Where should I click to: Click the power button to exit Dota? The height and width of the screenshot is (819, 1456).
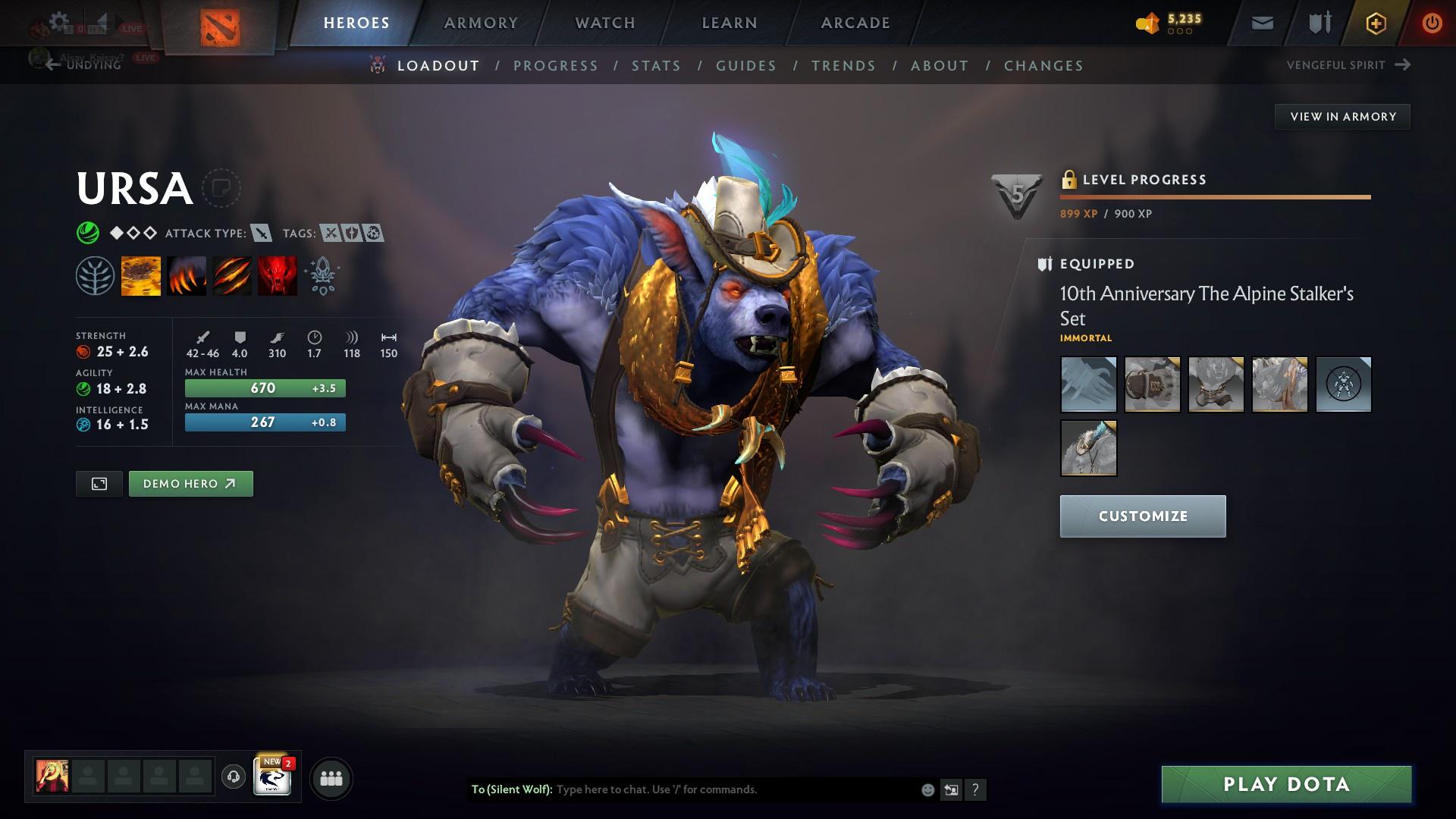1432,23
